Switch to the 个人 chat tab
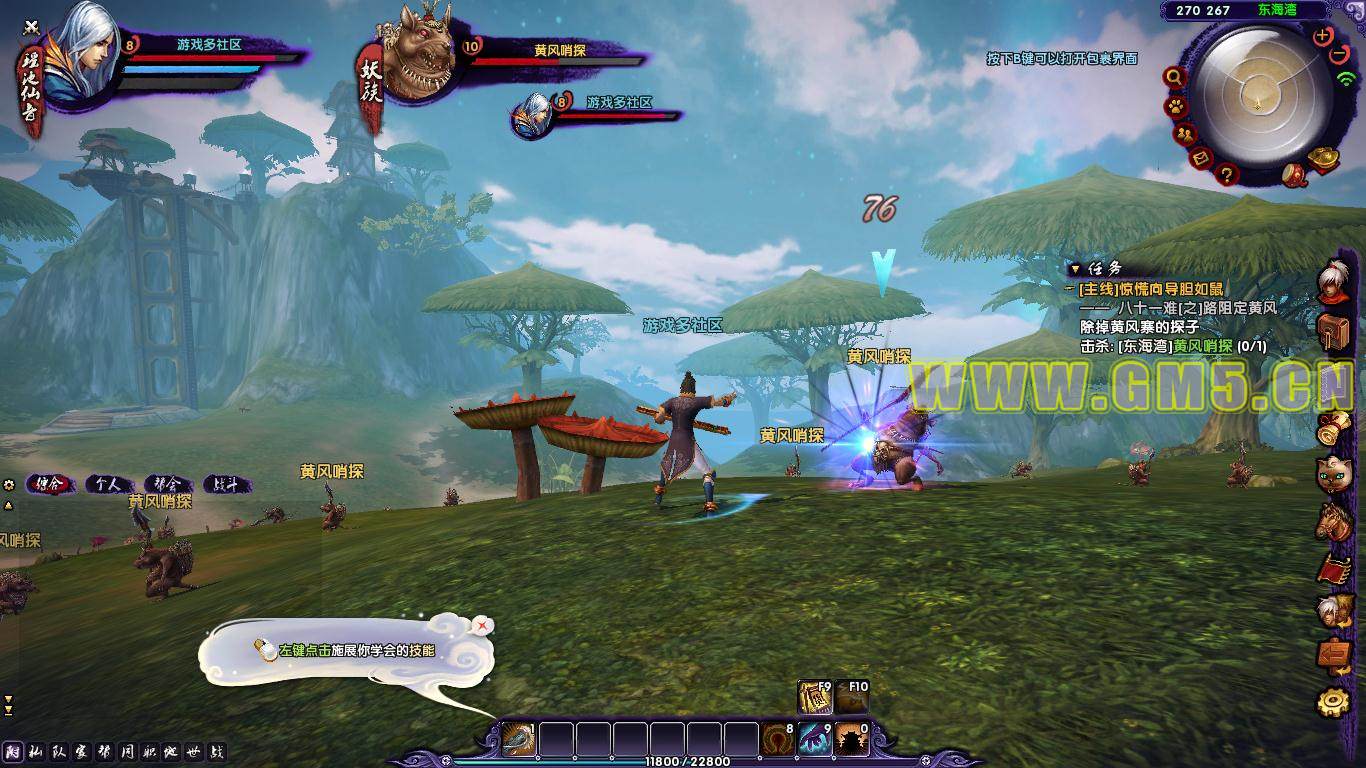This screenshot has height=768, width=1366. click(x=108, y=484)
